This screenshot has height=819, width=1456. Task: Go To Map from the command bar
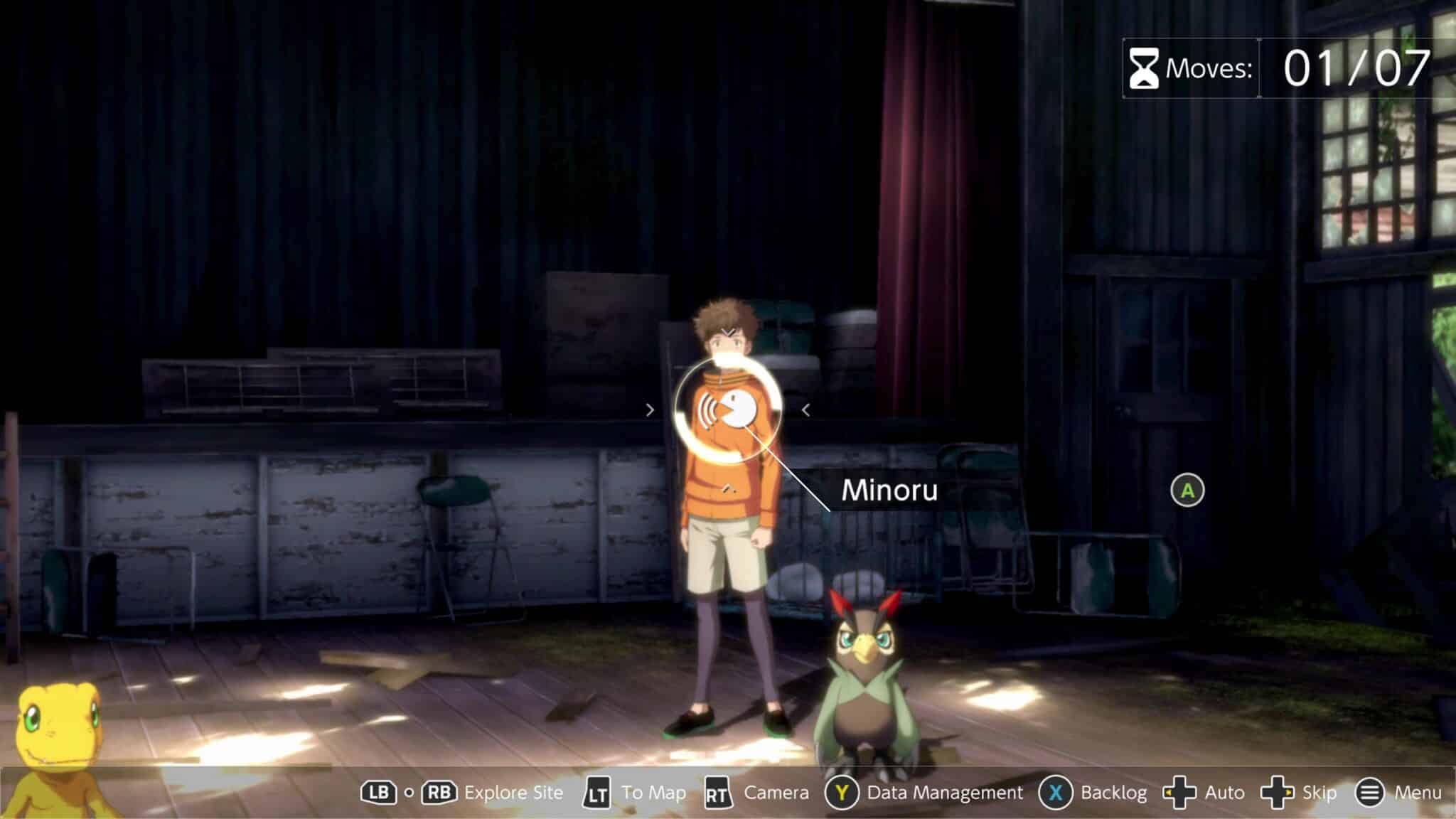653,793
